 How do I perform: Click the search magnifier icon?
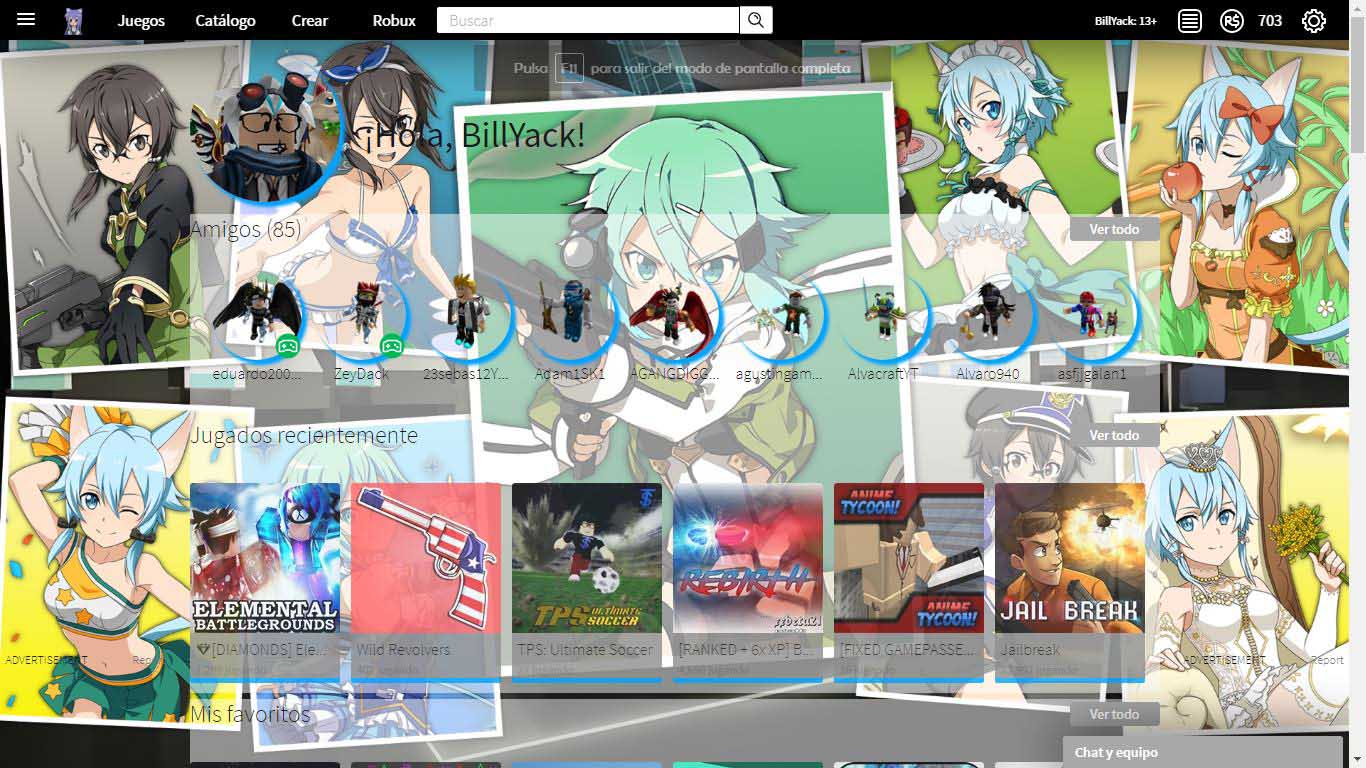pos(756,19)
